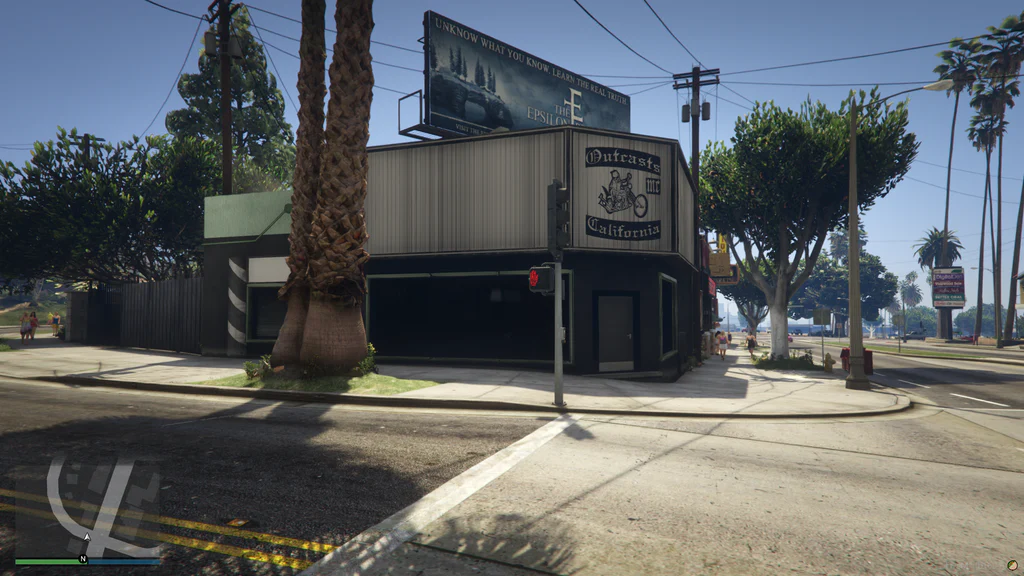Click the north compass marker

click(x=83, y=559)
